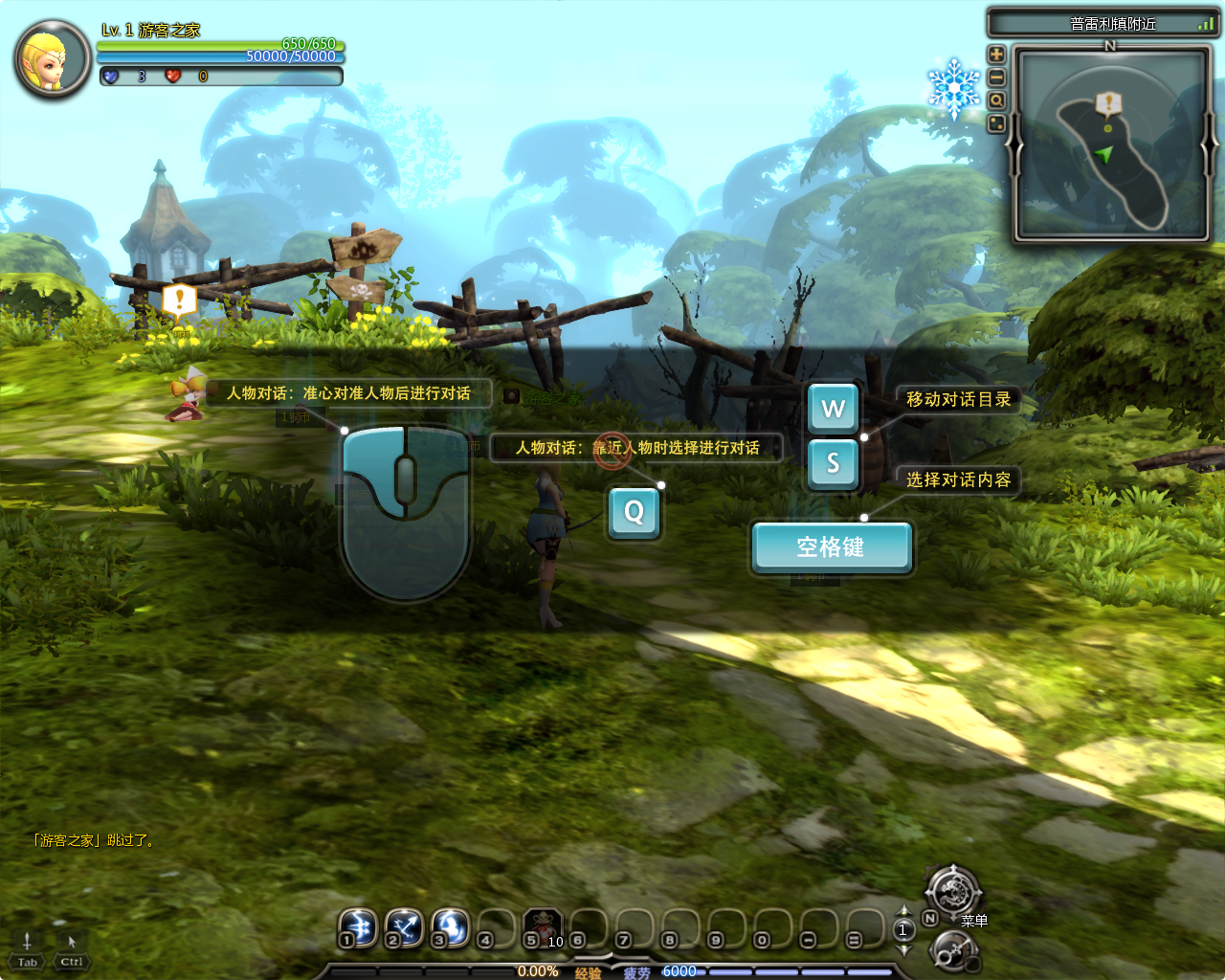Open the 菜单 main menu dragon button
The height and width of the screenshot is (980, 1225).
pos(953,893)
